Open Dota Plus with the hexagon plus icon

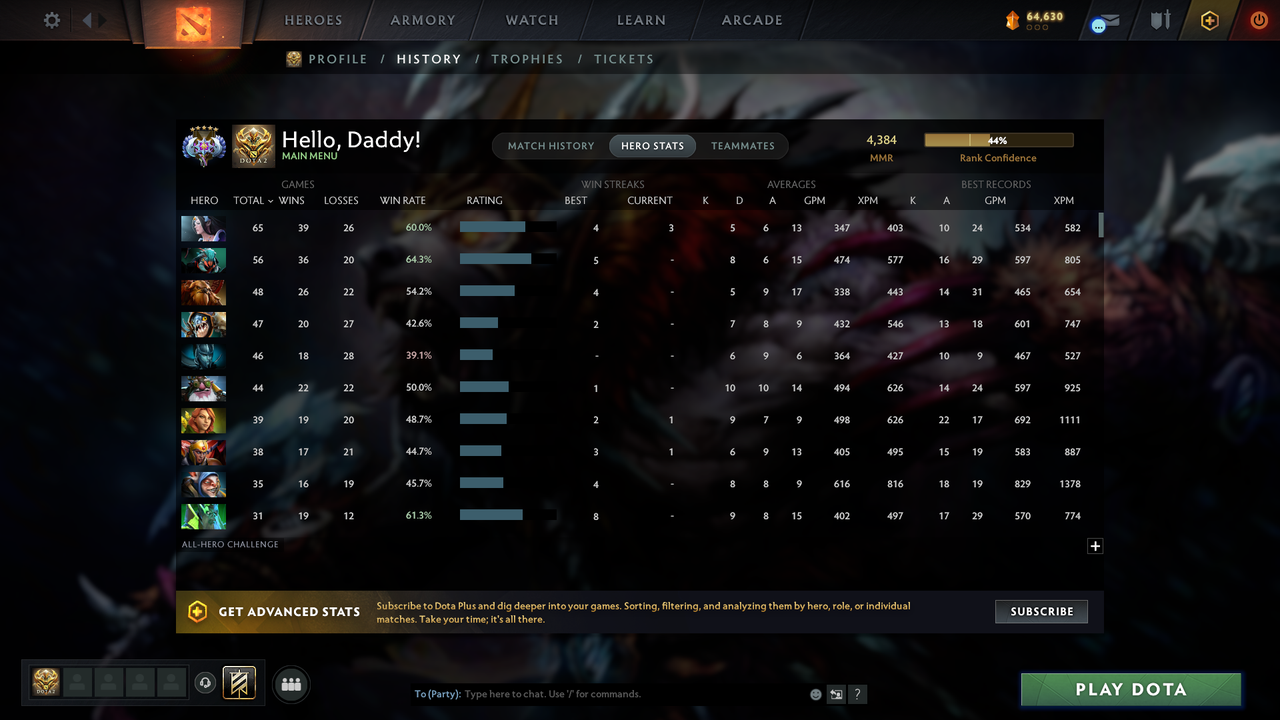click(1209, 19)
